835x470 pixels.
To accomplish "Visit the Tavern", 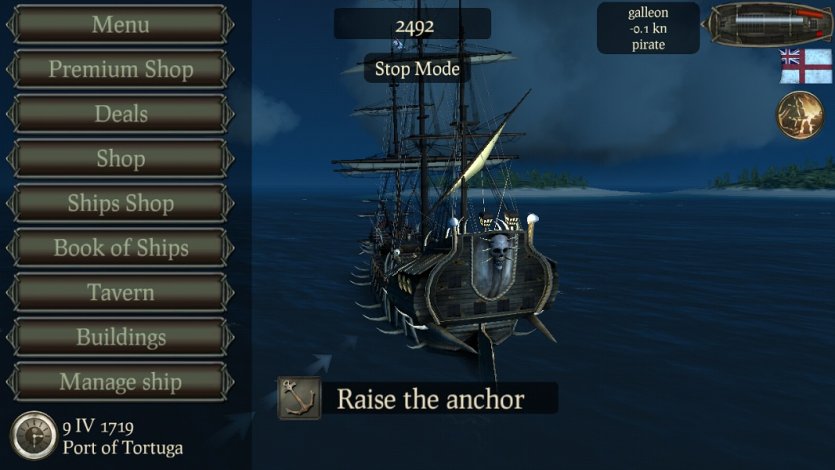I will point(120,293).
